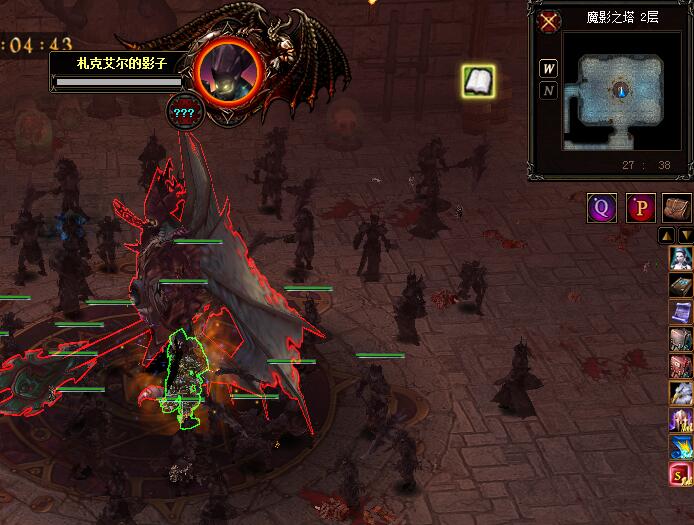Screen dimensions: 694x525
Task: Close the minimap panel with the X button
Action: [549, 21]
